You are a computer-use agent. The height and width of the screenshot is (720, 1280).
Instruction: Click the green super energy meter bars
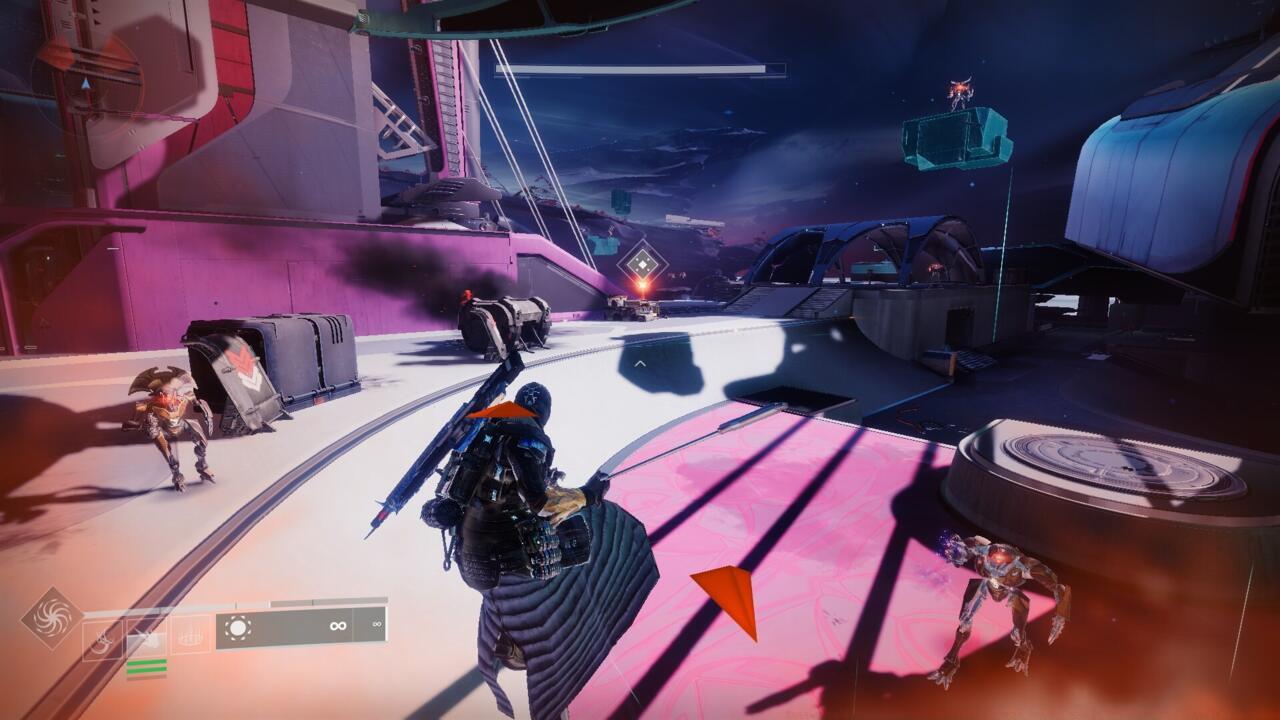(x=147, y=665)
